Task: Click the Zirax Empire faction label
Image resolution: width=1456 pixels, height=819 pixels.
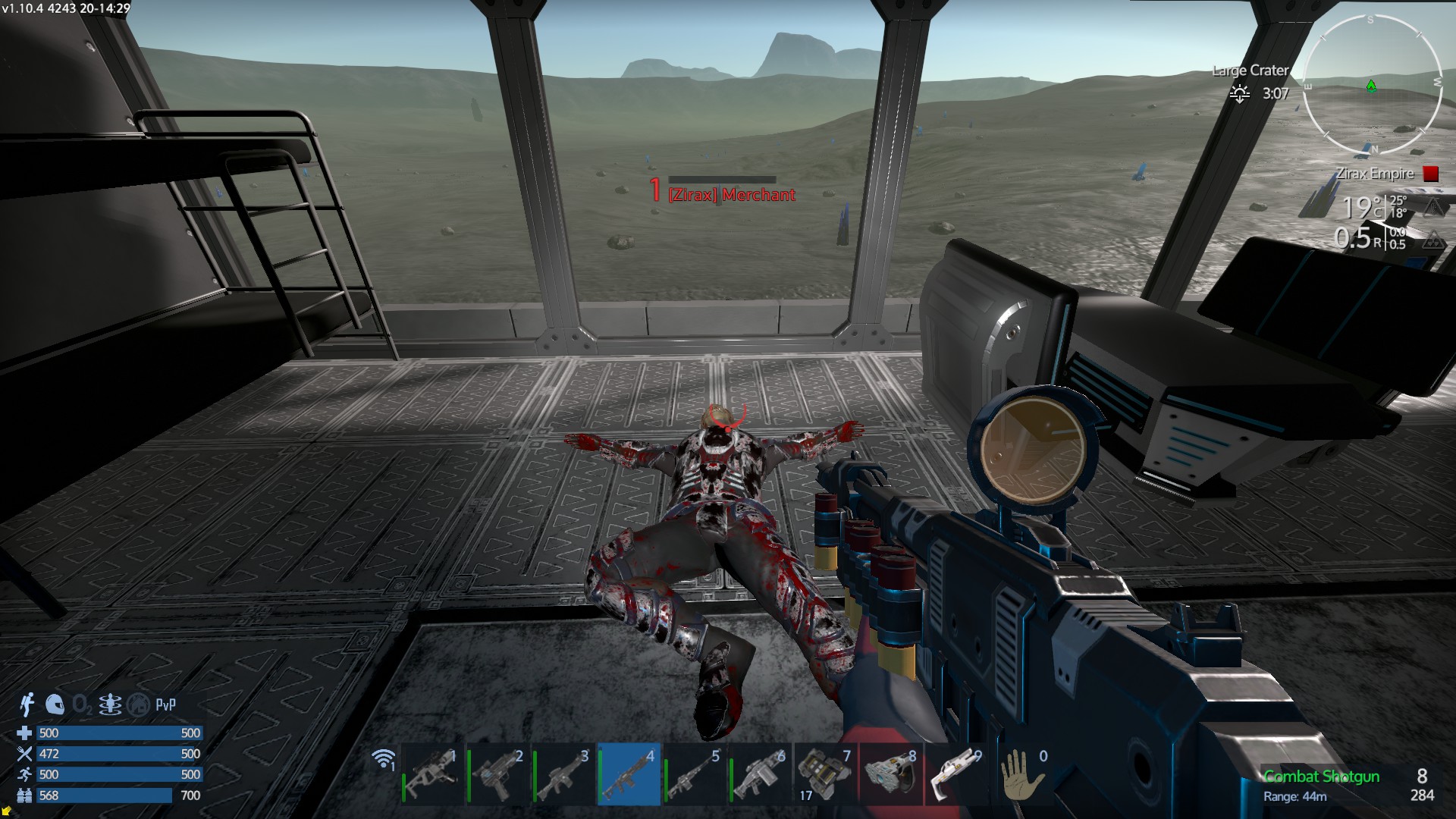Action: pos(1374,174)
